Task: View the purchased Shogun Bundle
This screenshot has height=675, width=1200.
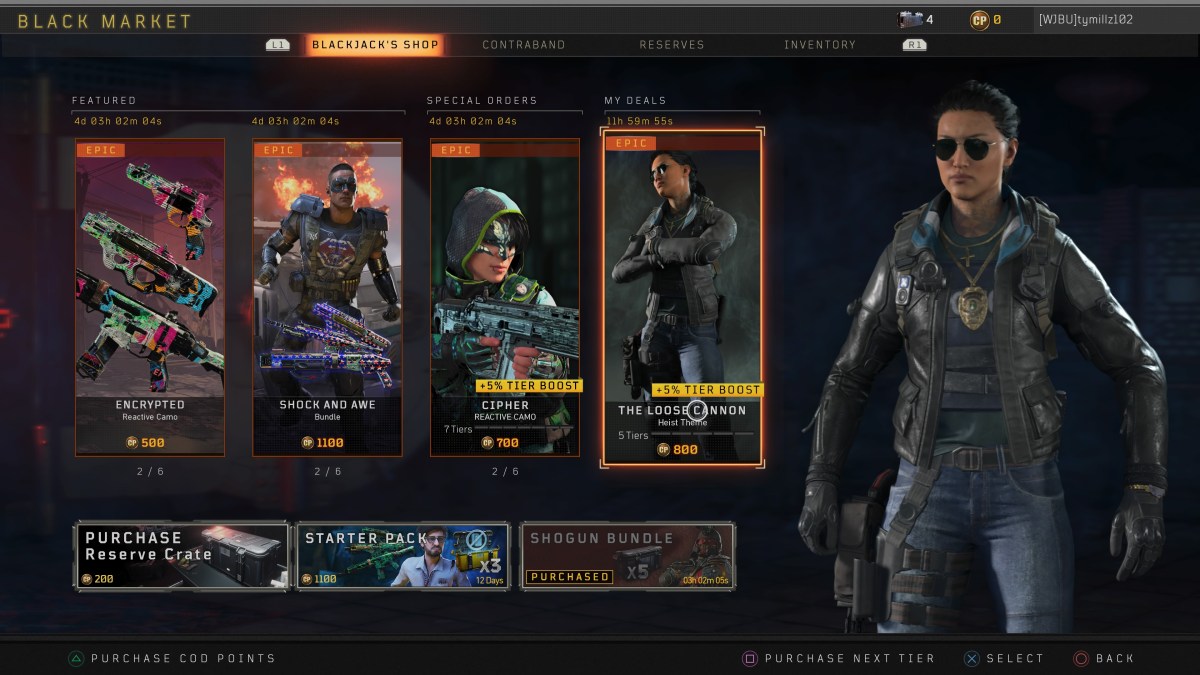Action: pyautogui.click(x=627, y=555)
